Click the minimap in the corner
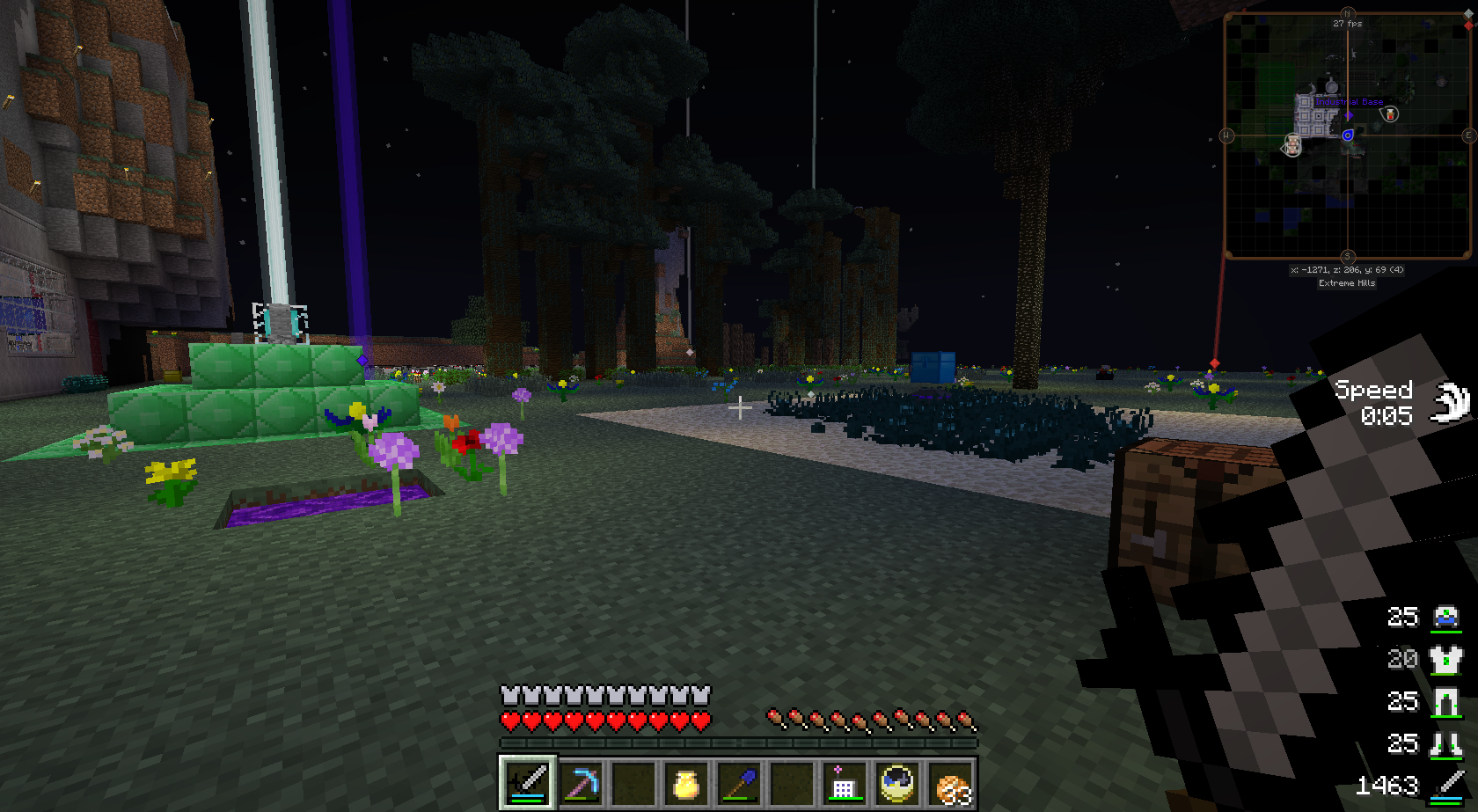The height and width of the screenshot is (812, 1478). [x=1347, y=135]
